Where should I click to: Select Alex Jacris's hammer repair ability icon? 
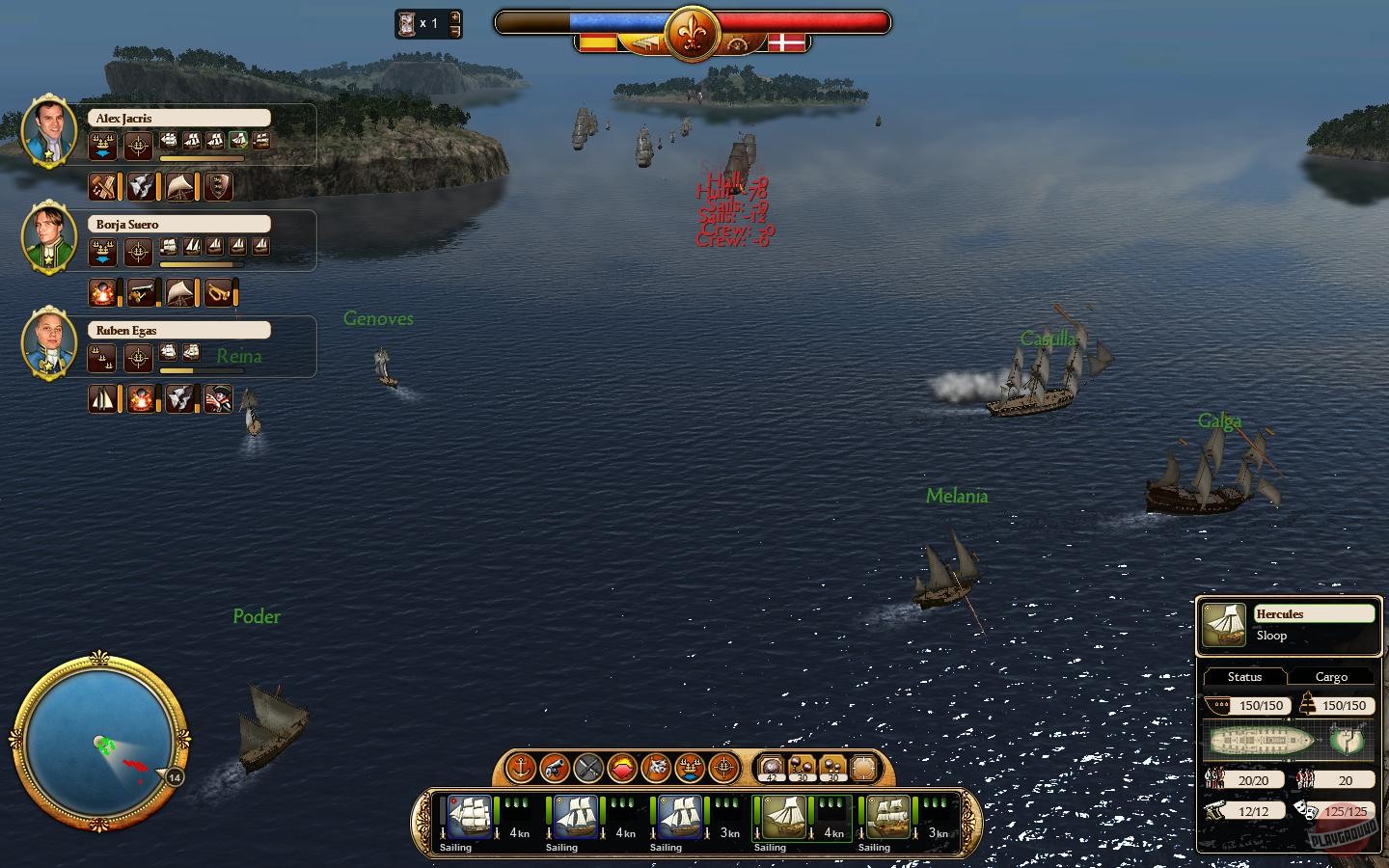point(103,188)
